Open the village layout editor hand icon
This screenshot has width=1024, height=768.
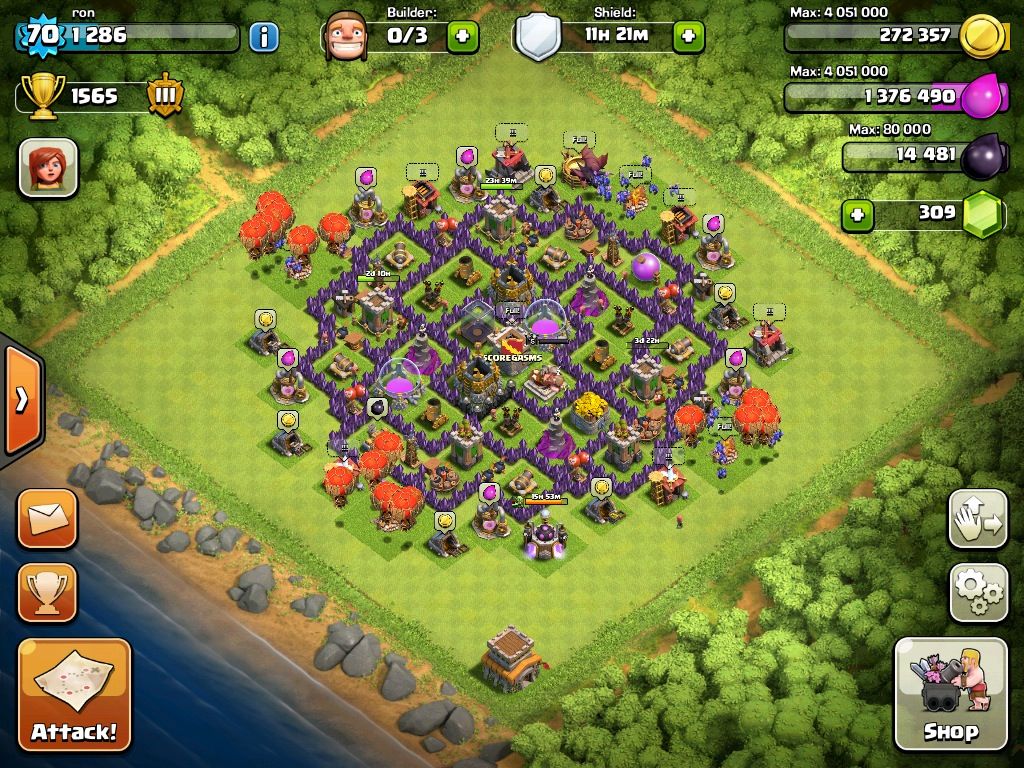tap(977, 518)
